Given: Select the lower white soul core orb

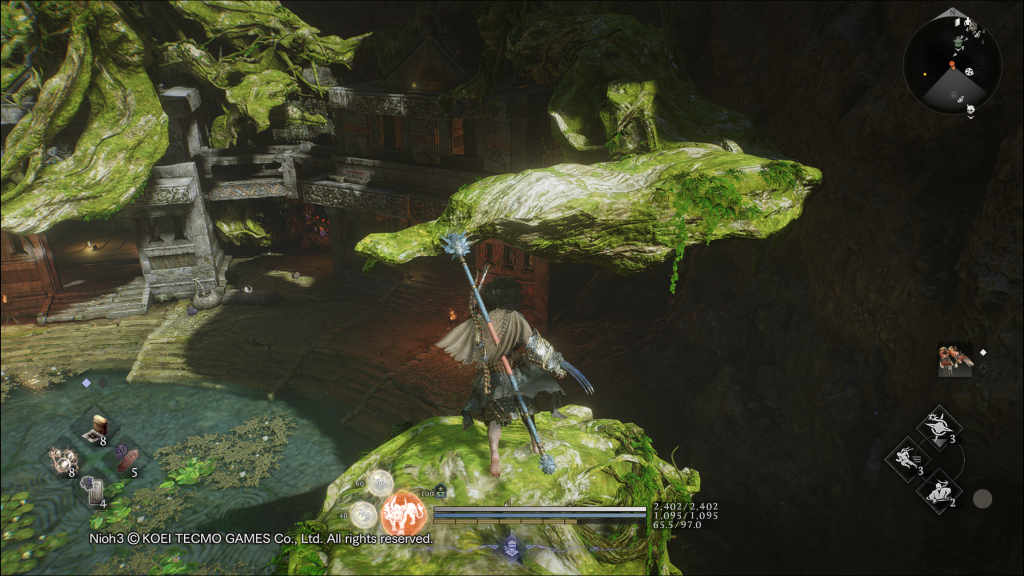Looking at the screenshot, I should 365,514.
